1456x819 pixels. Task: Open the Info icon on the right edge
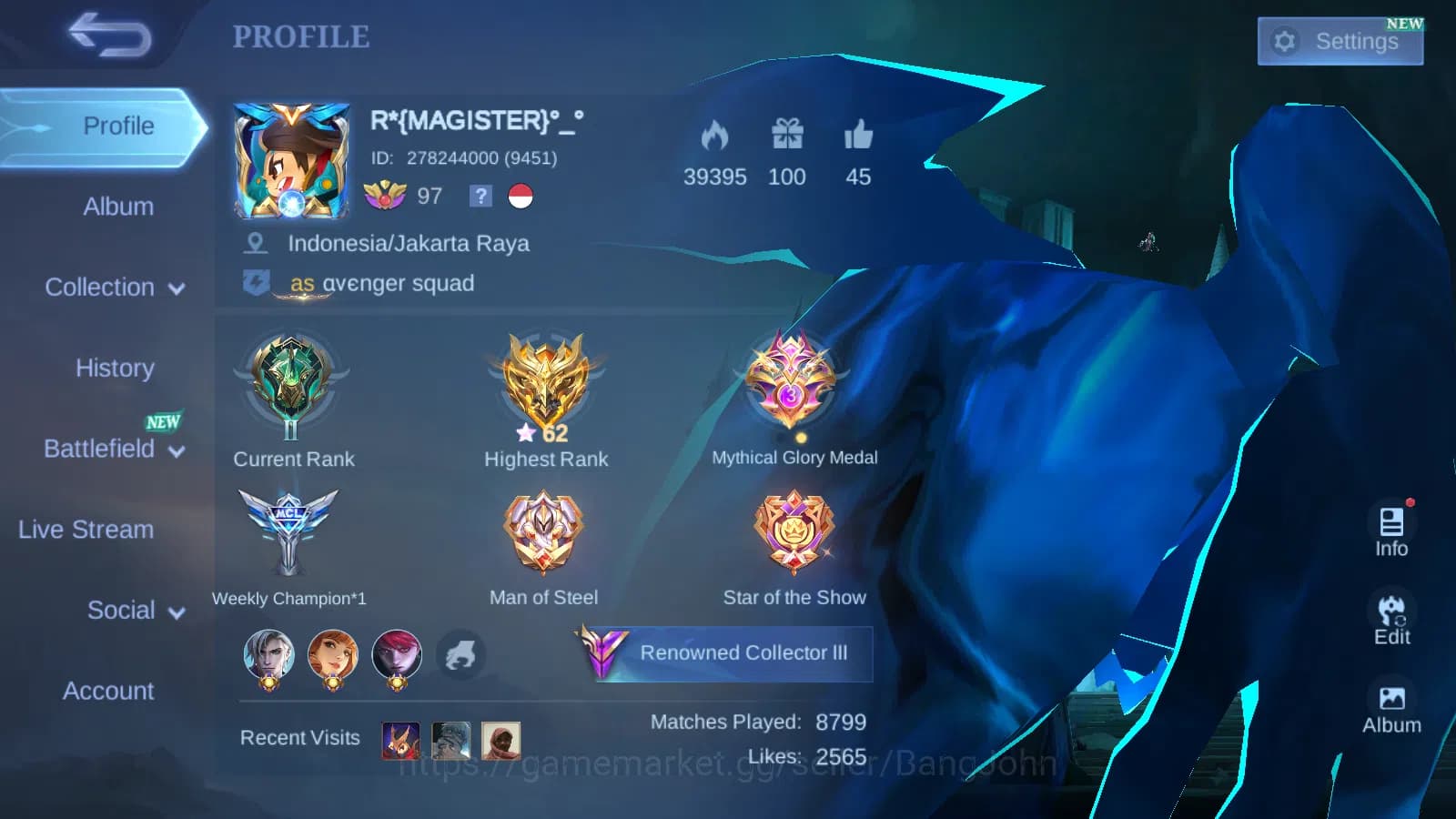[1391, 528]
